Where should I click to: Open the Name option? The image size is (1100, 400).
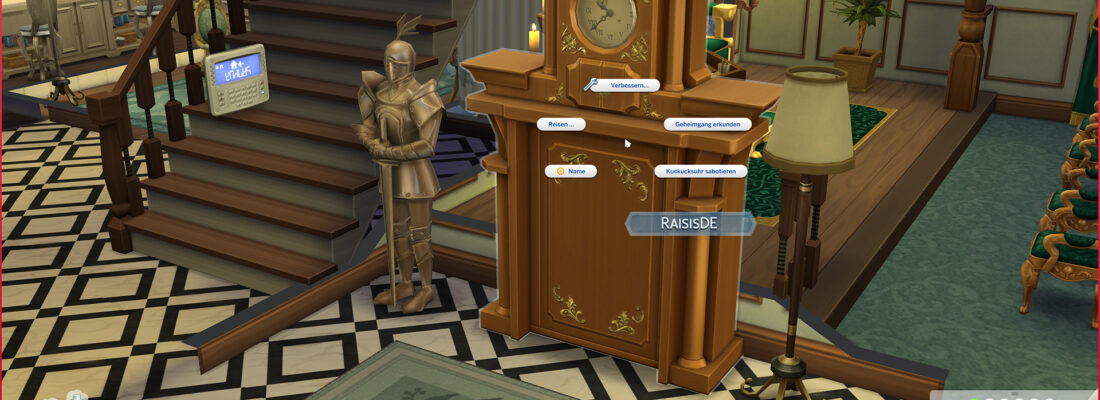(571, 171)
